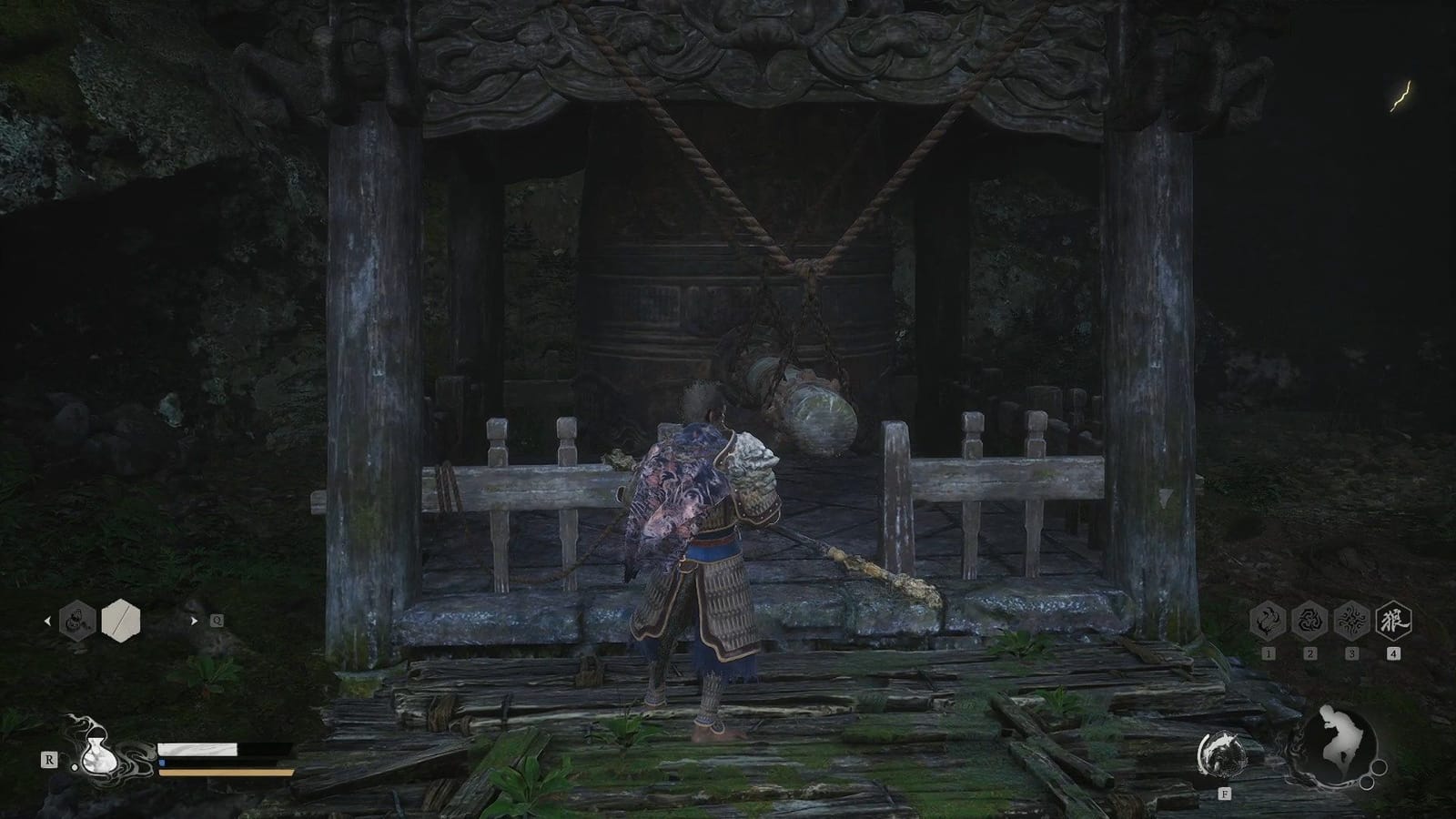Click the right arrow to cycle quick items
Screen dimensions: 1456x819
(195, 621)
